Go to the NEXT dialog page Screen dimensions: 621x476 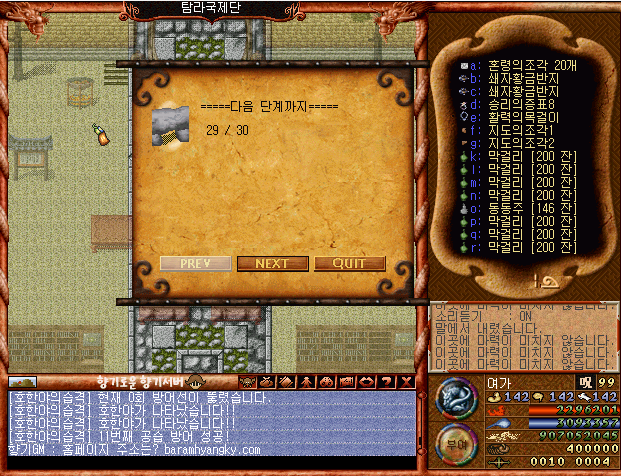272,264
